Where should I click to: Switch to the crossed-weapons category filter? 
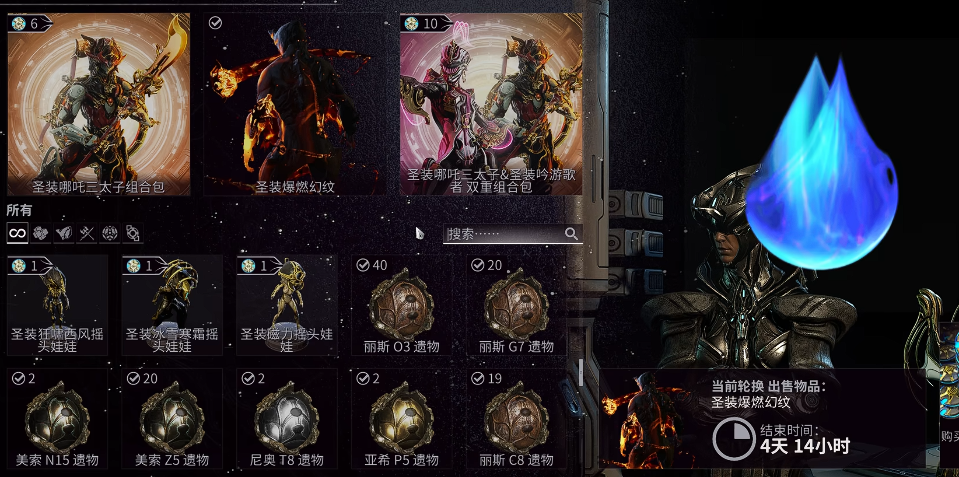(x=86, y=233)
